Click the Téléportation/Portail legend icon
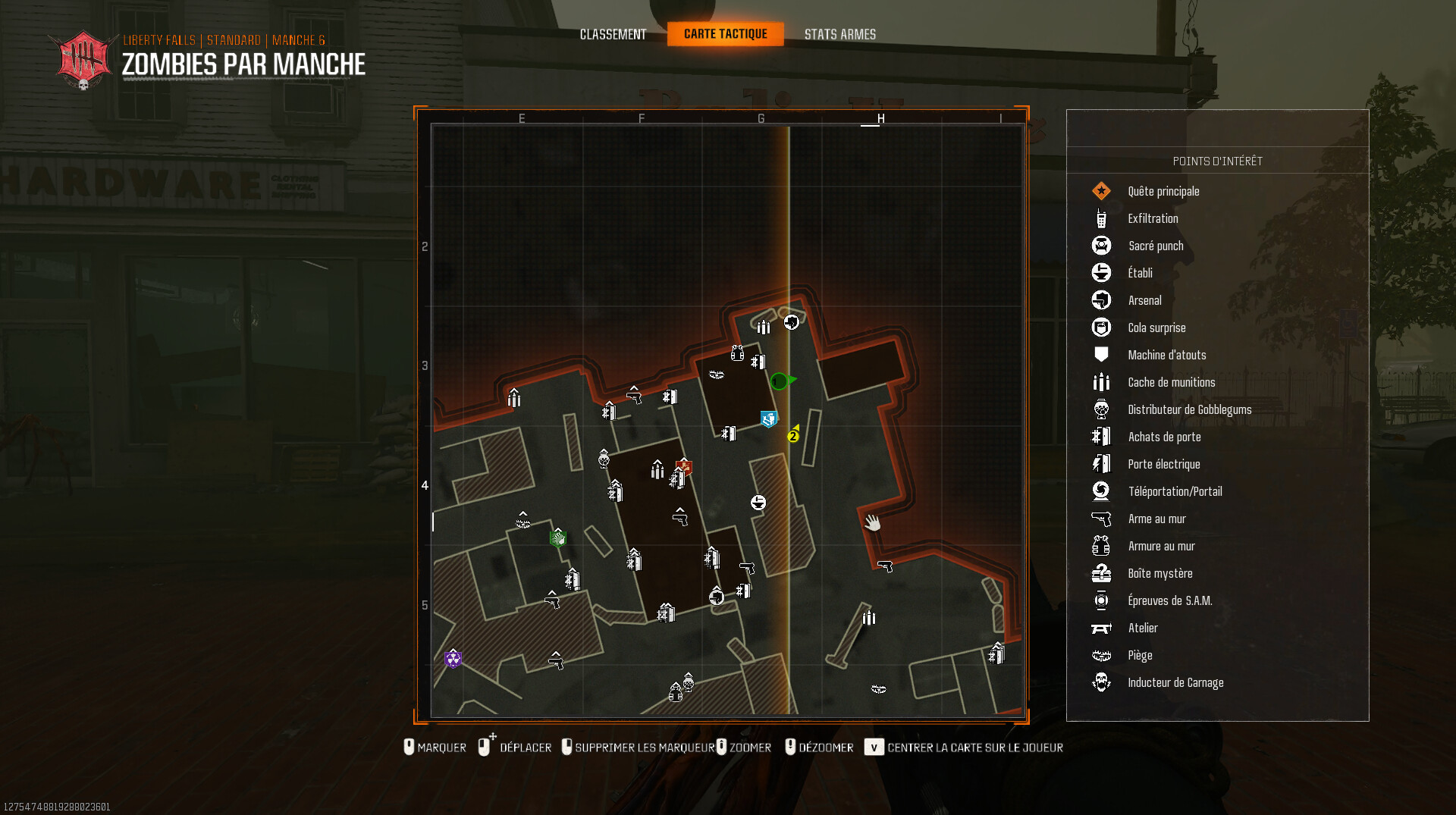The height and width of the screenshot is (815, 1456). [1101, 491]
